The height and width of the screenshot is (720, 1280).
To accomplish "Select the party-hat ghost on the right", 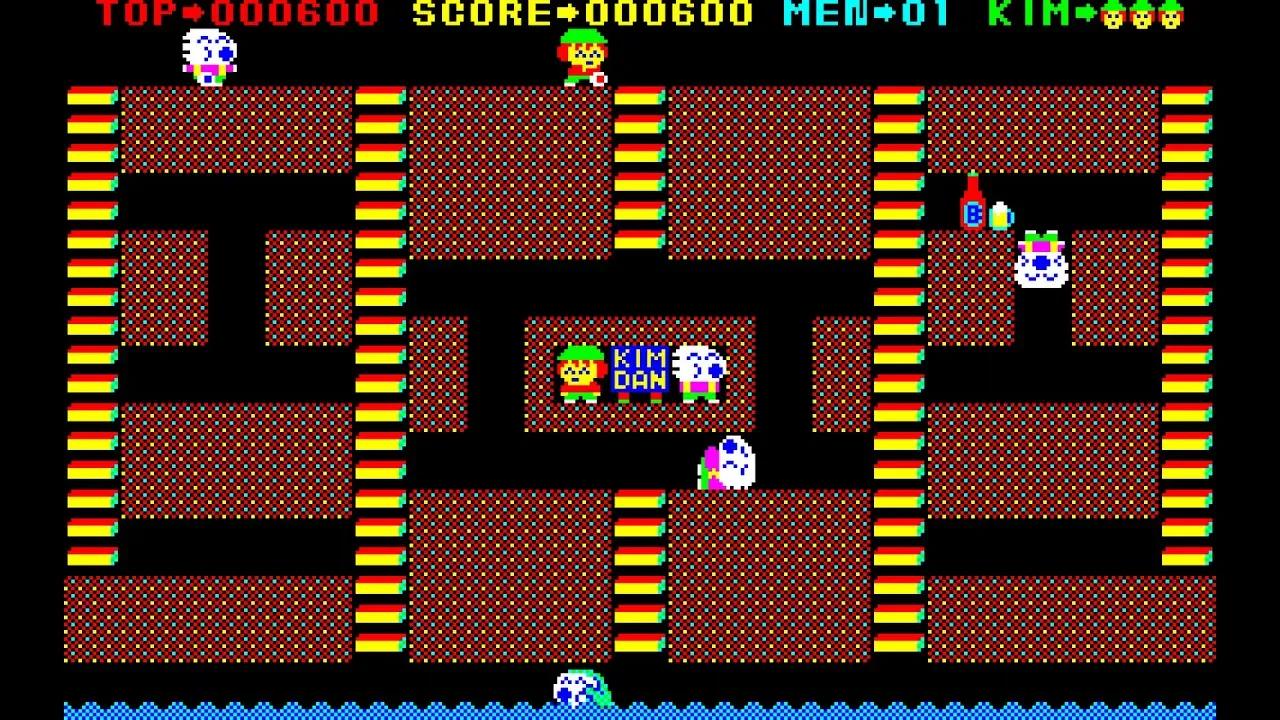I will pyautogui.click(x=1040, y=262).
